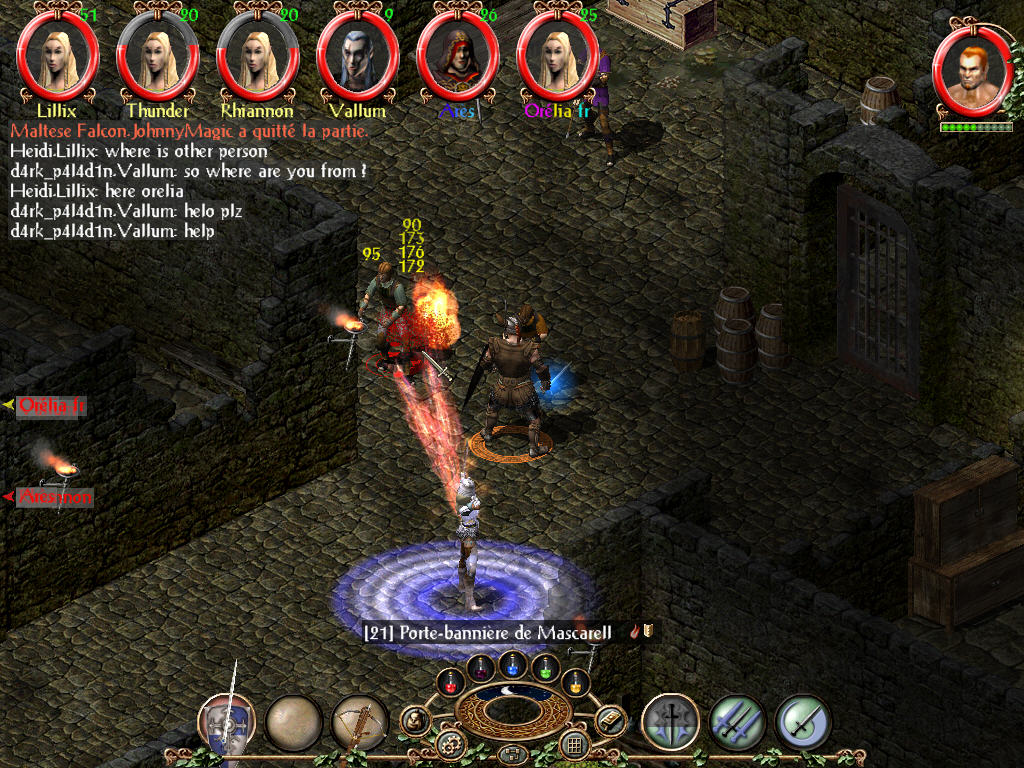Choose the sword and shield weapon slot
Viewport: 1024px width, 768px height.
(226, 722)
